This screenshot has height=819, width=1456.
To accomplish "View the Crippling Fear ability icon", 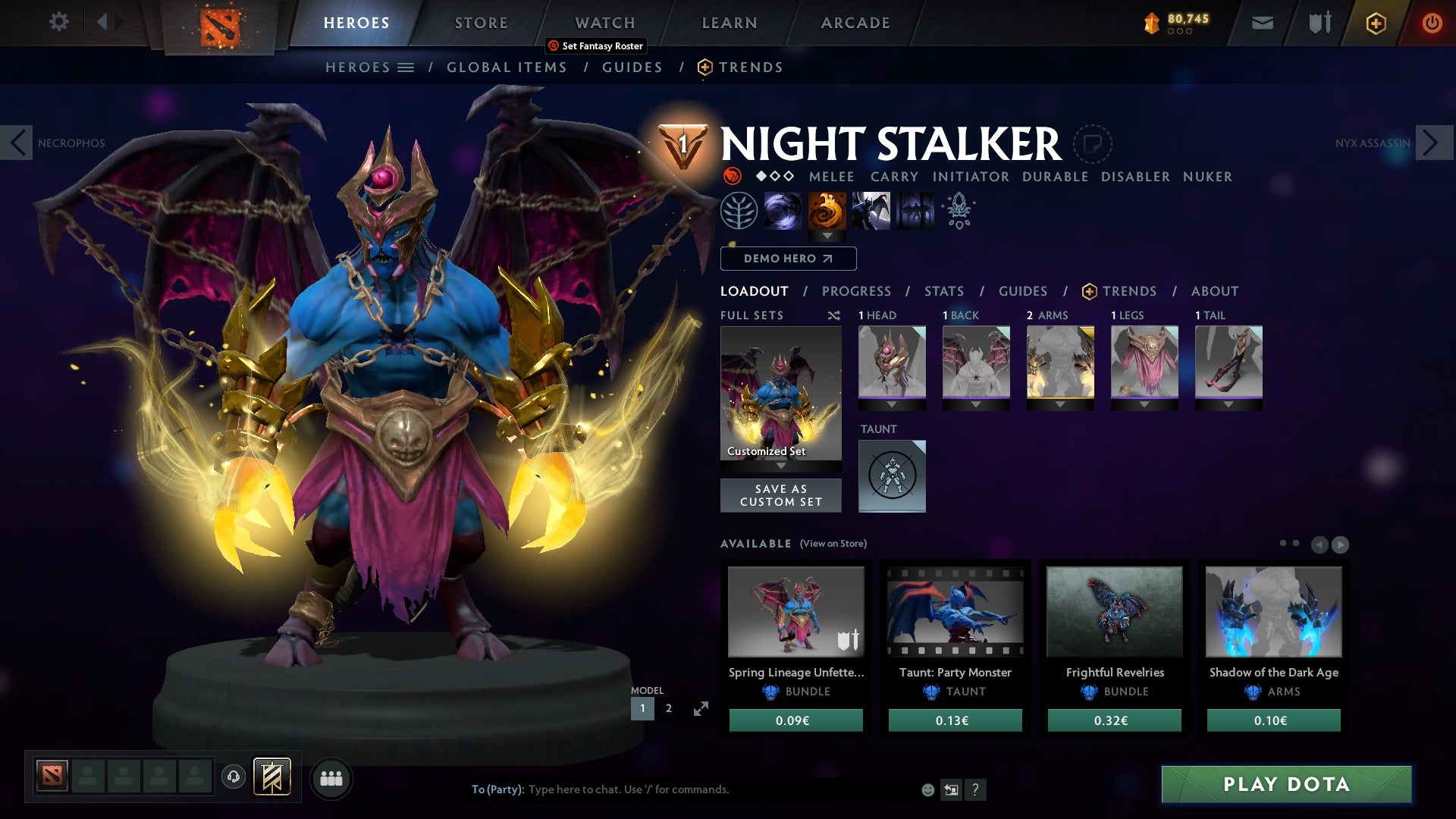I will [x=827, y=211].
